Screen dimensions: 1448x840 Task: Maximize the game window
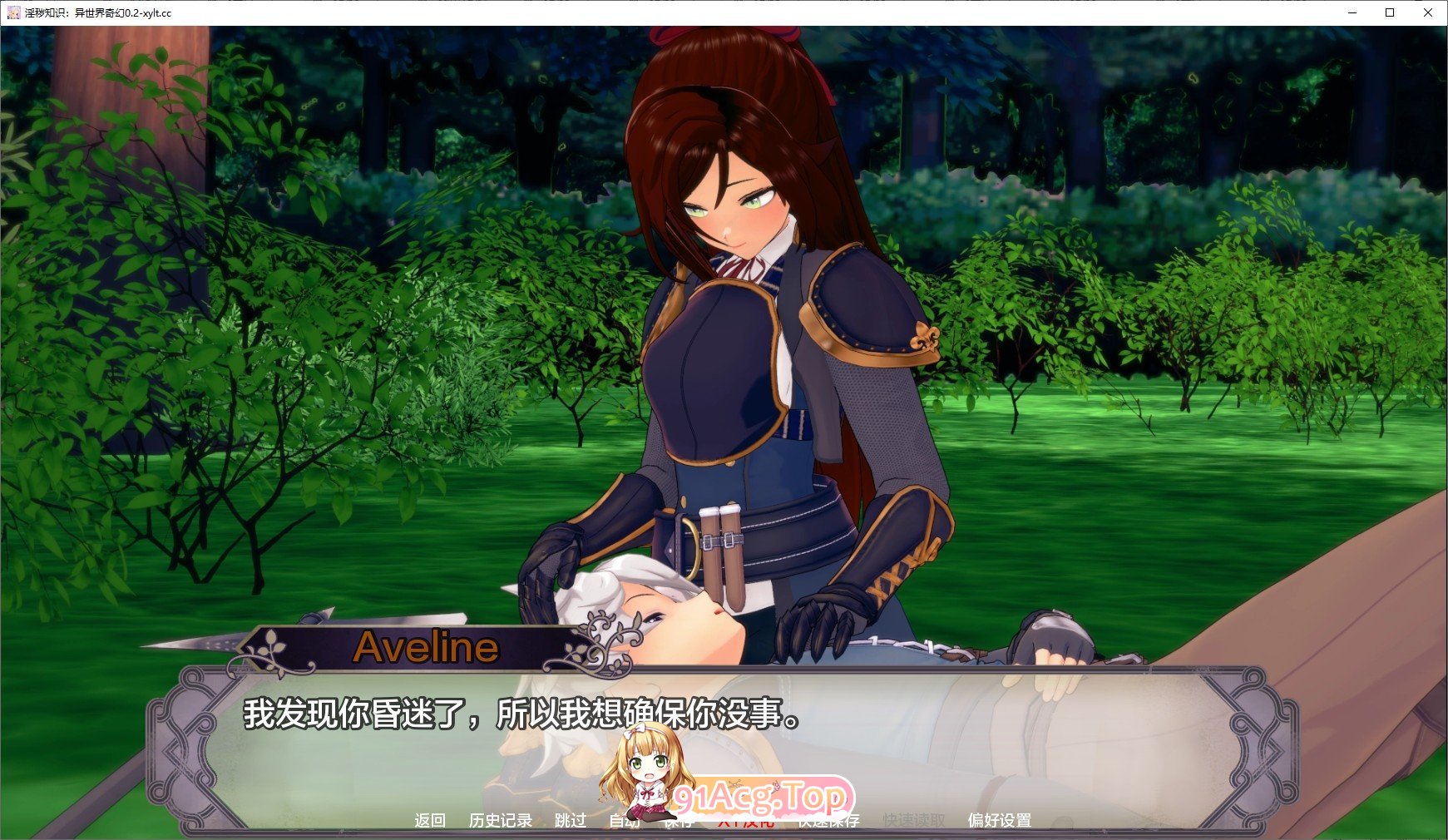point(1390,12)
